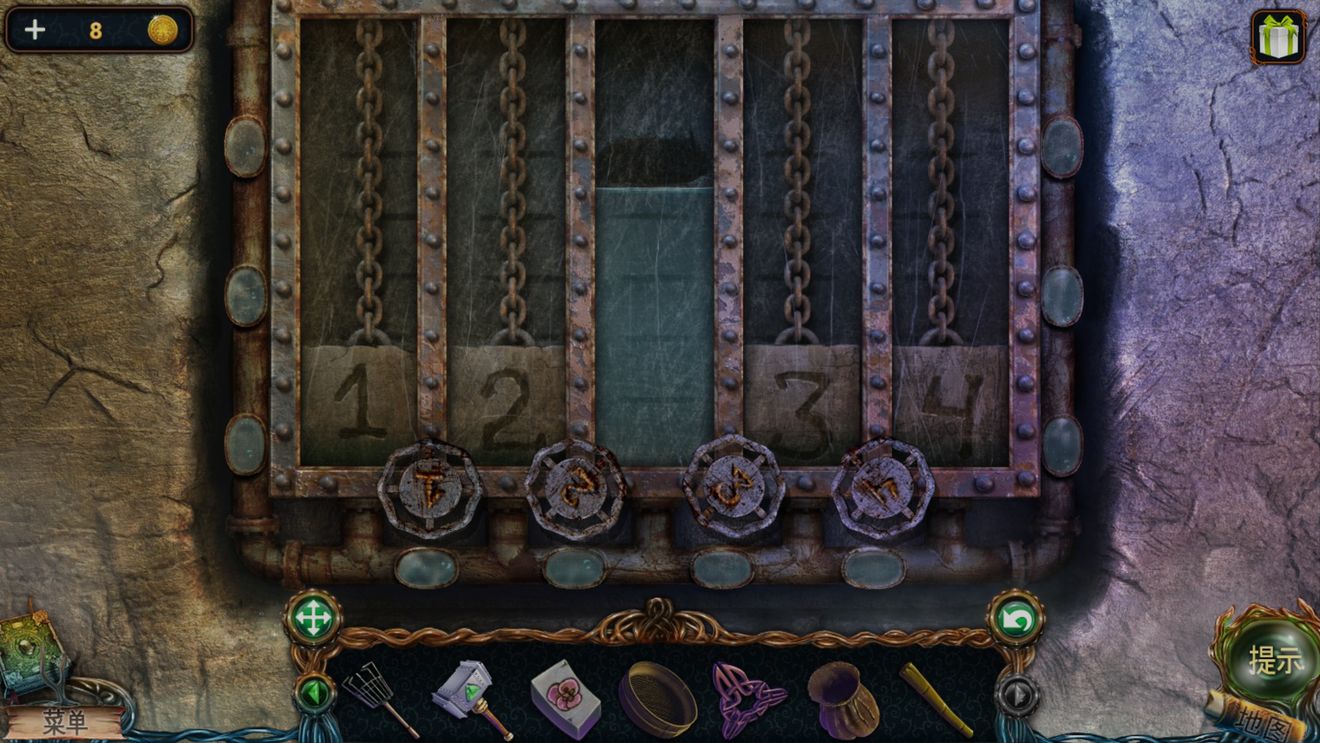
Task: Open the green gift box
Action: pos(1277,37)
